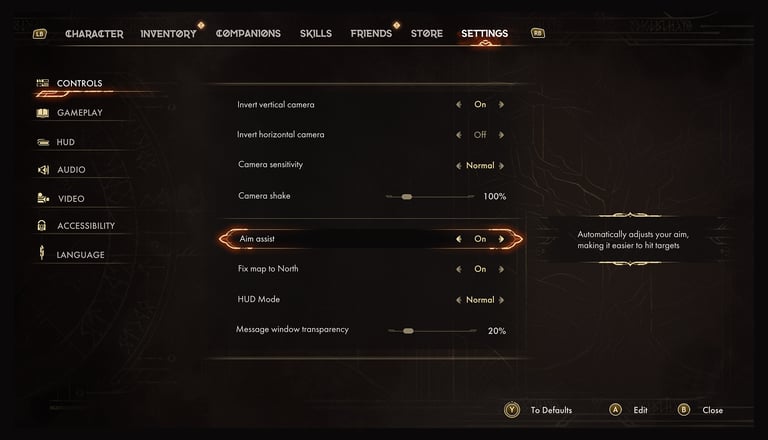The height and width of the screenshot is (440, 768).
Task: Click right arrow for Invert vertical camera
Action: (x=501, y=104)
